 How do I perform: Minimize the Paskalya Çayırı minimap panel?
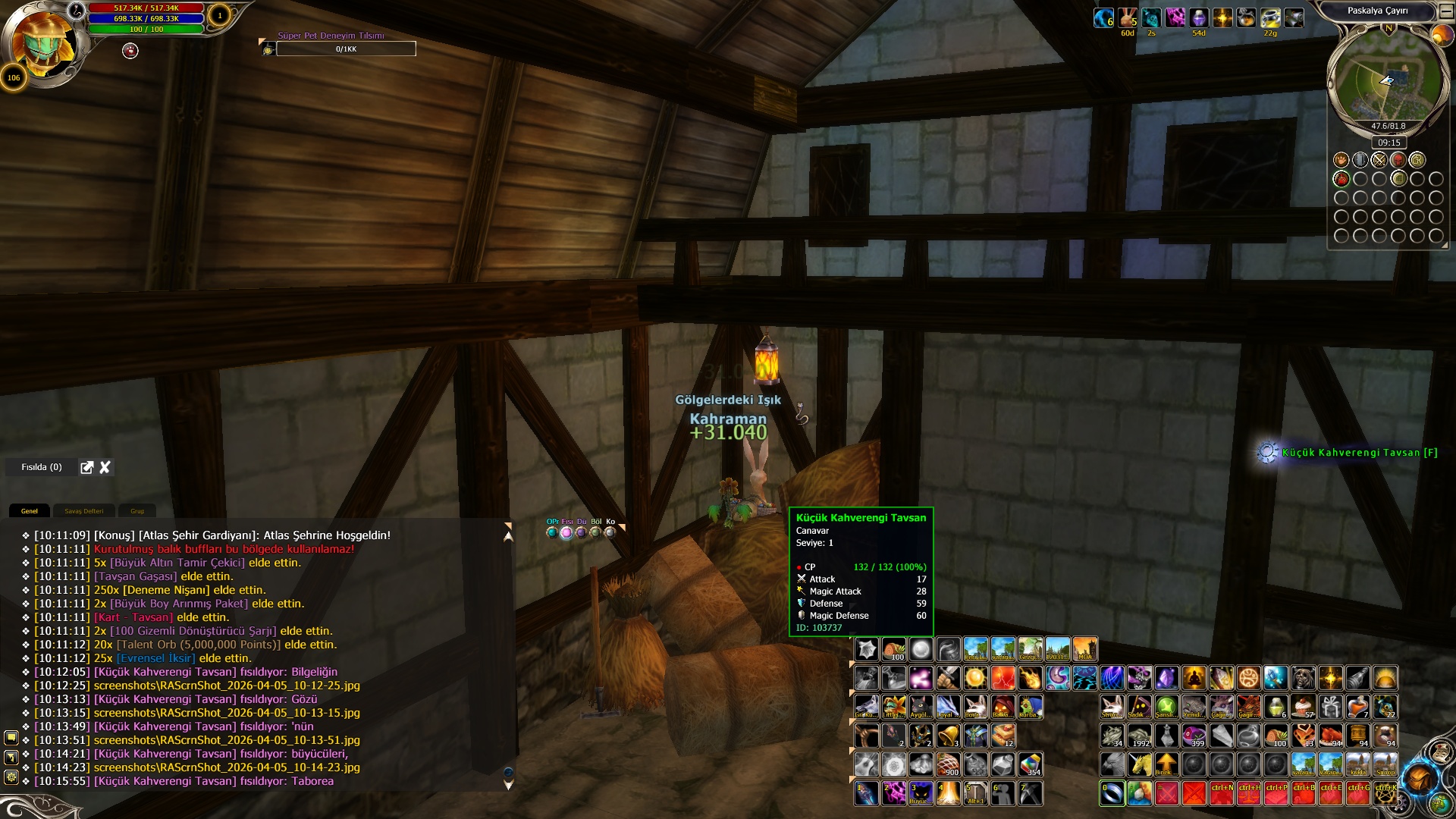point(1444,11)
